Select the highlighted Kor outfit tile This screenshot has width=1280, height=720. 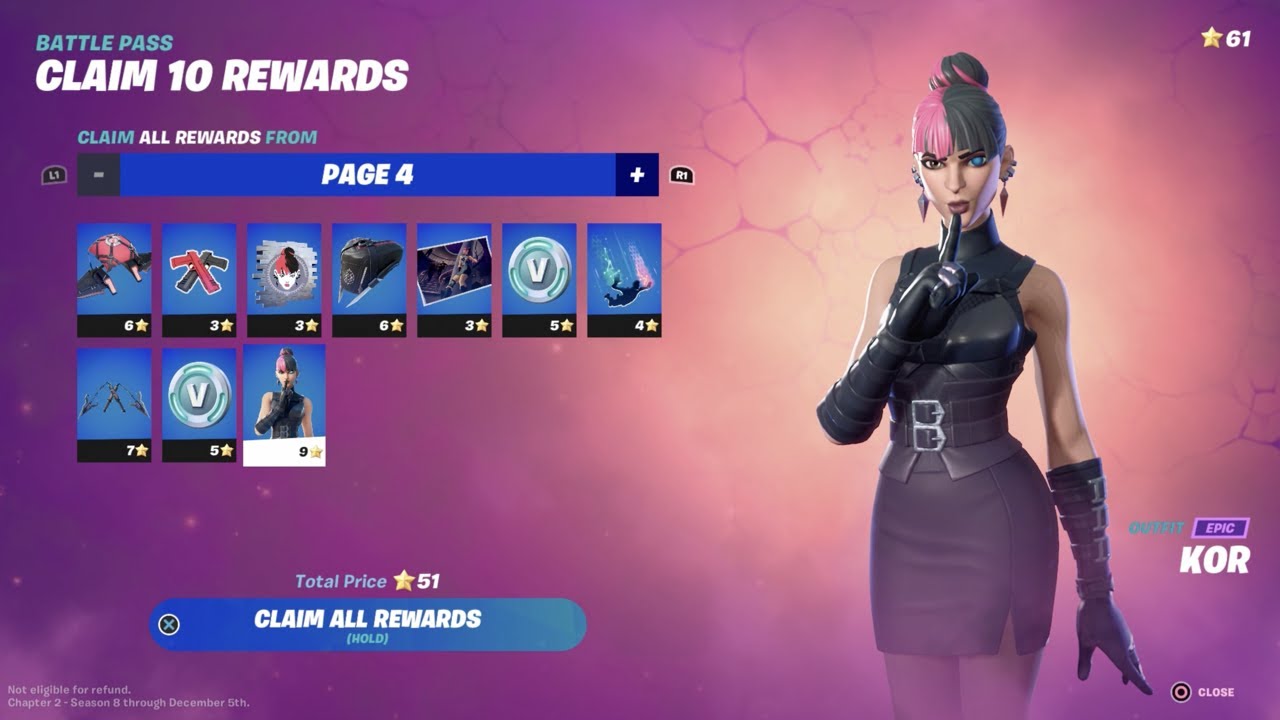click(x=282, y=400)
